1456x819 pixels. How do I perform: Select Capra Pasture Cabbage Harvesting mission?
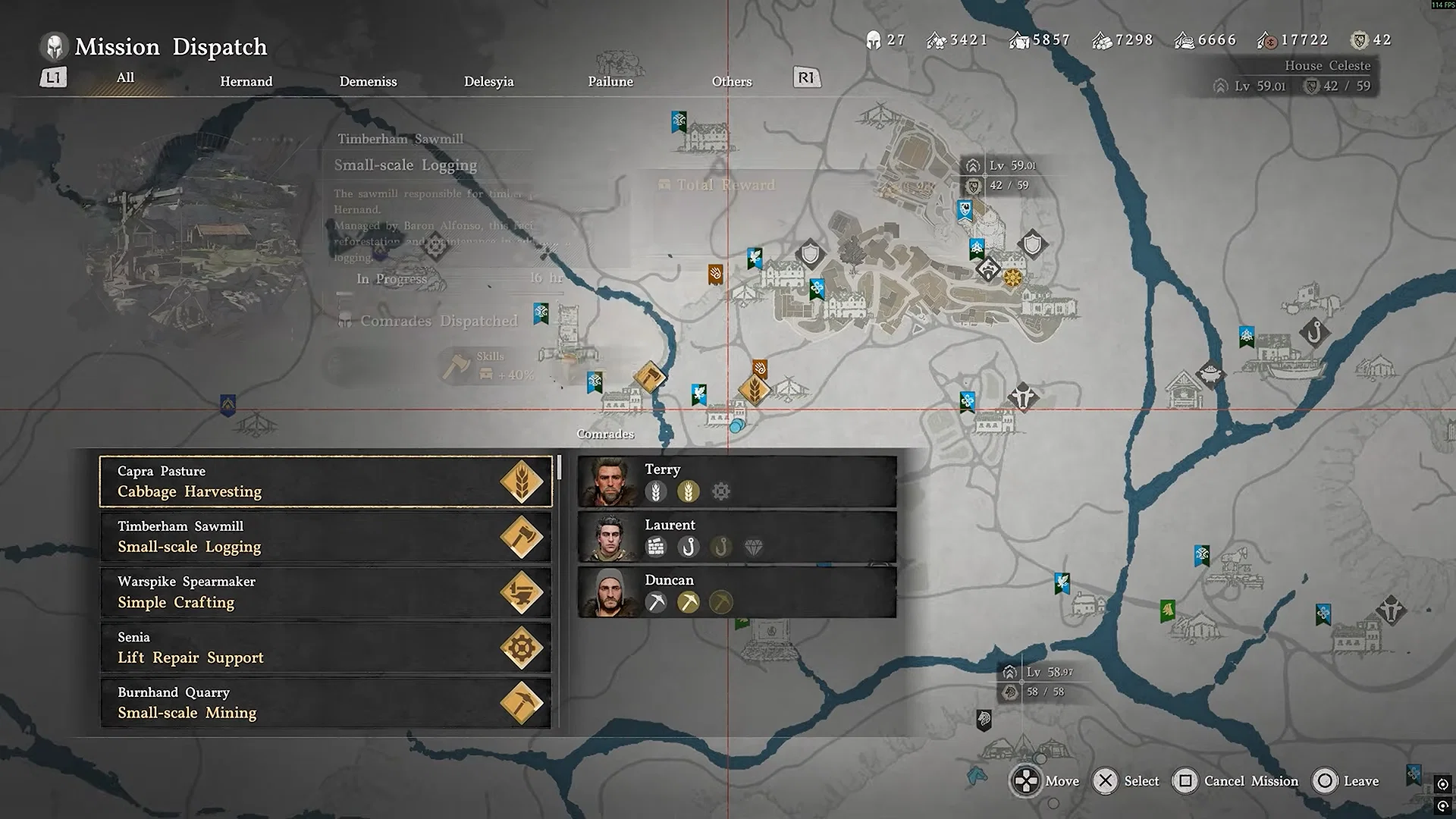click(x=325, y=482)
